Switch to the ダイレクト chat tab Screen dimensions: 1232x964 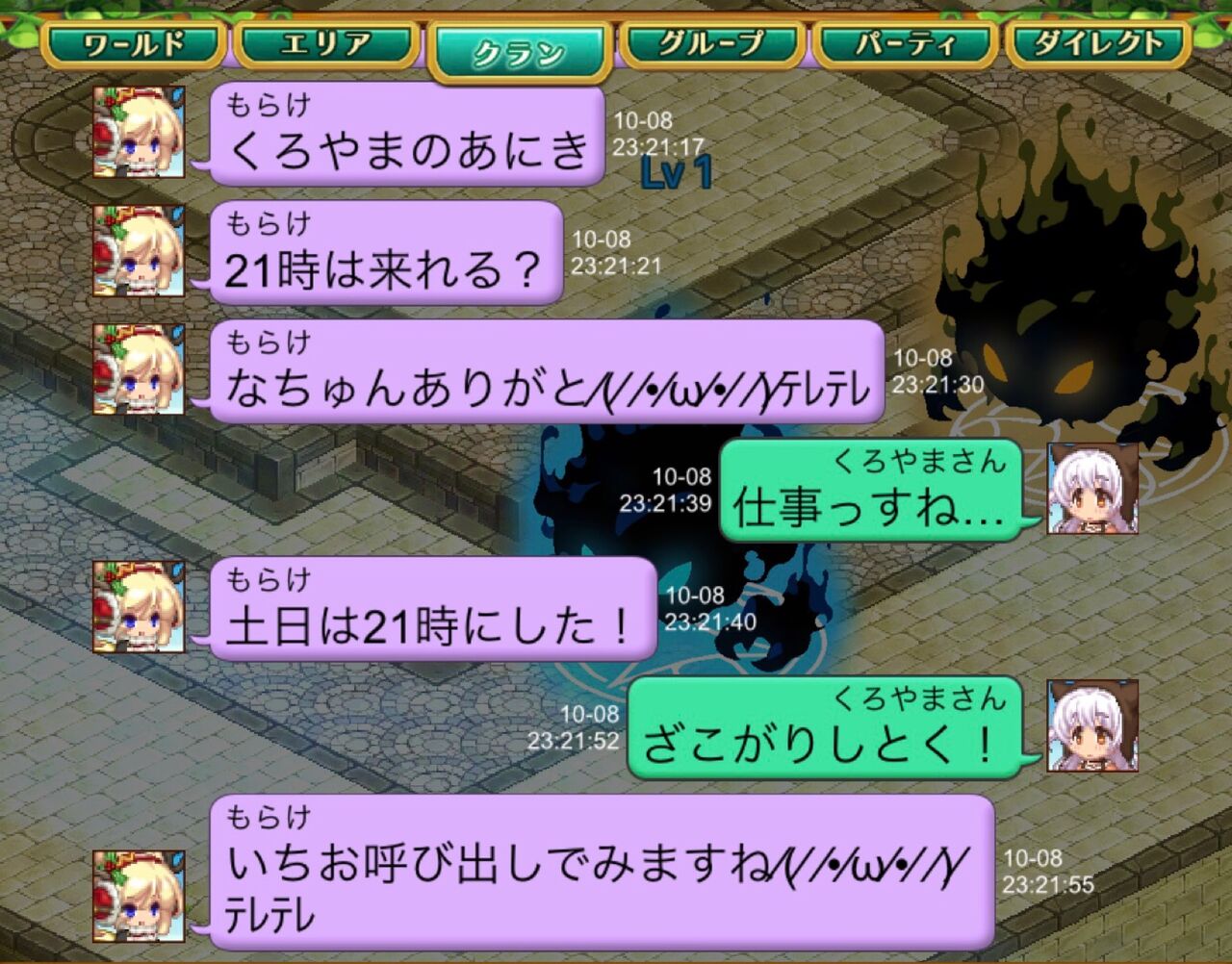(x=1097, y=41)
